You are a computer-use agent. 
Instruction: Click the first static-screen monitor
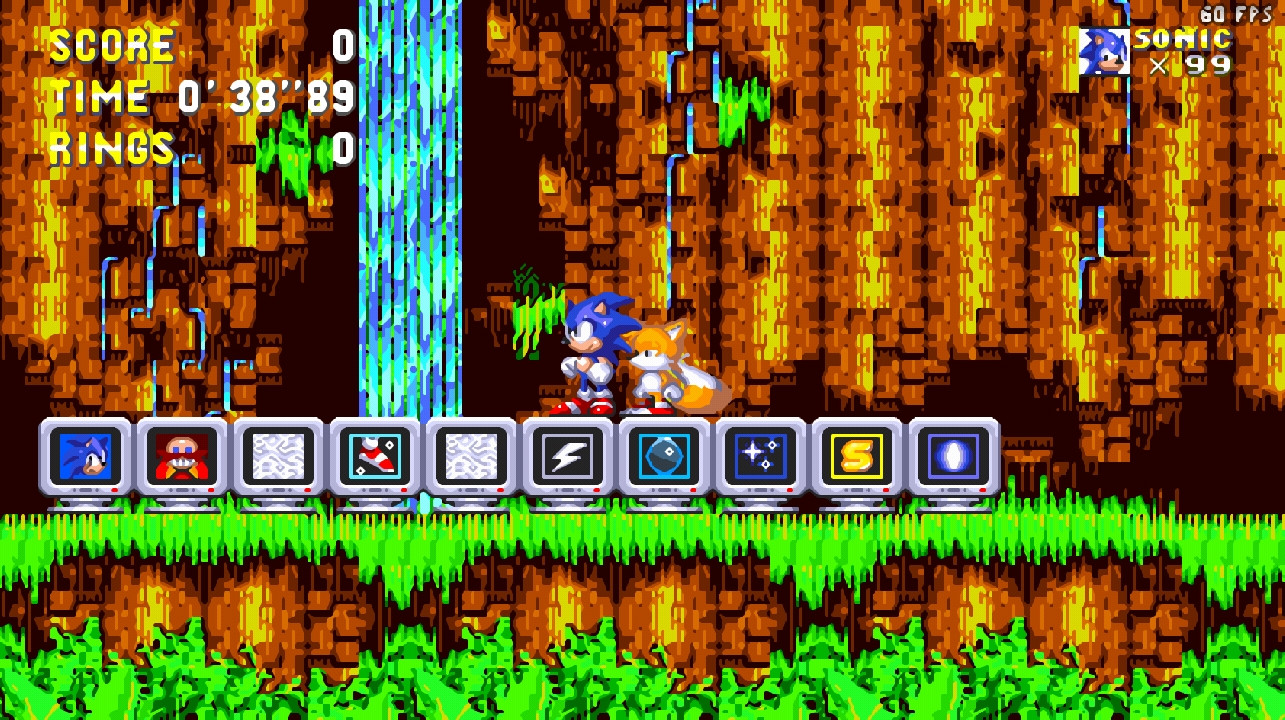(x=278, y=457)
